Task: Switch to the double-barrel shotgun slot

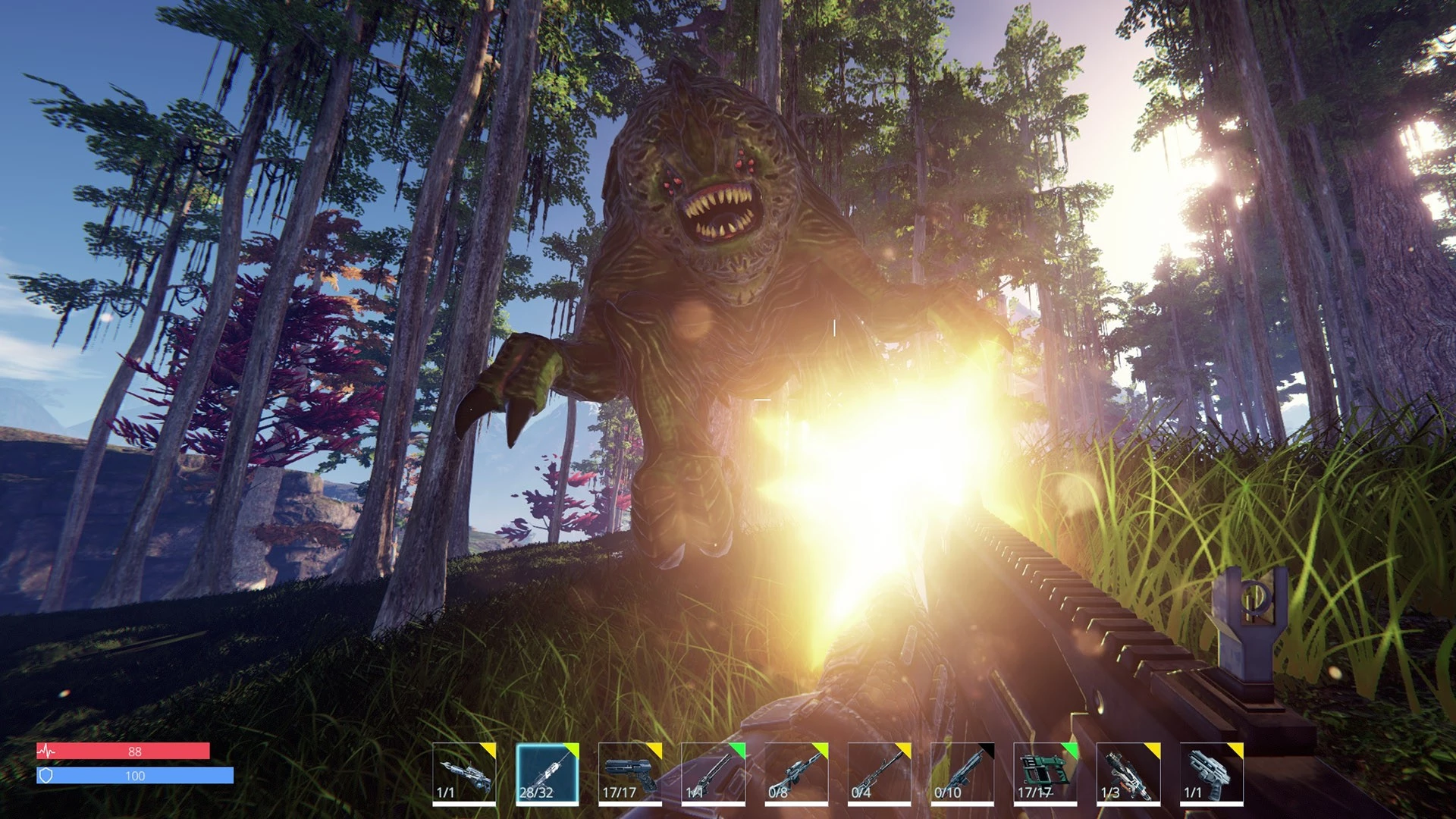Action: [x=713, y=773]
